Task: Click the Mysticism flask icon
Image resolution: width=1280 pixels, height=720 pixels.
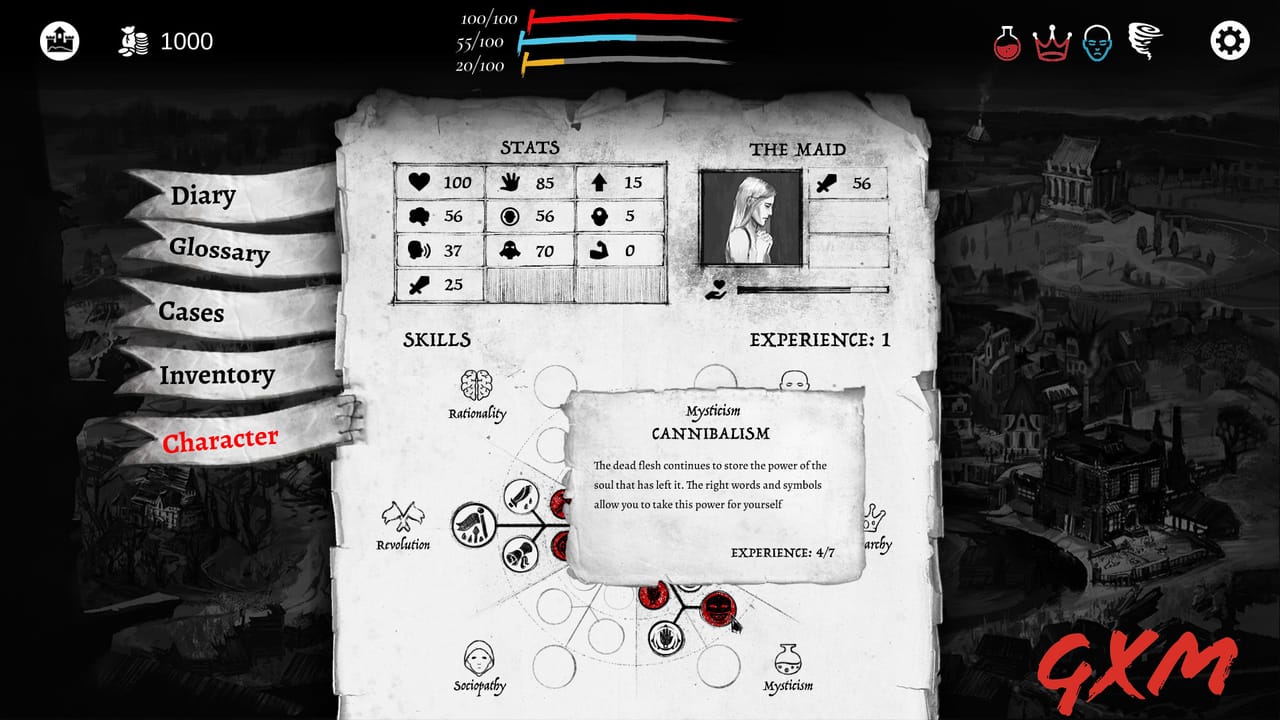Action: [x=789, y=660]
